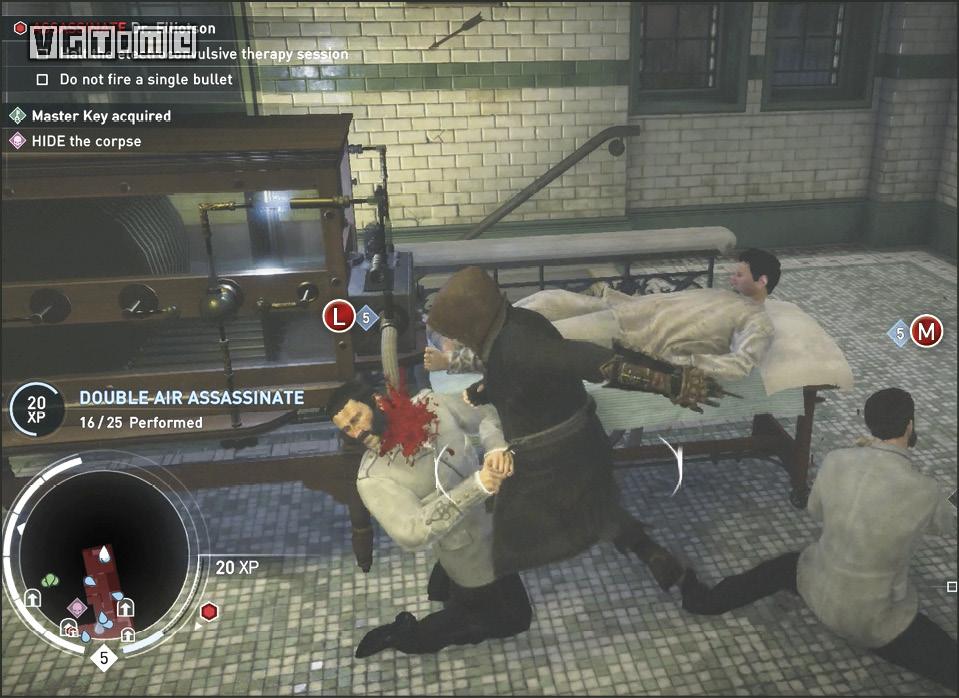Click the green leaf marker on the minimap
959x698 pixels.
coord(51,580)
